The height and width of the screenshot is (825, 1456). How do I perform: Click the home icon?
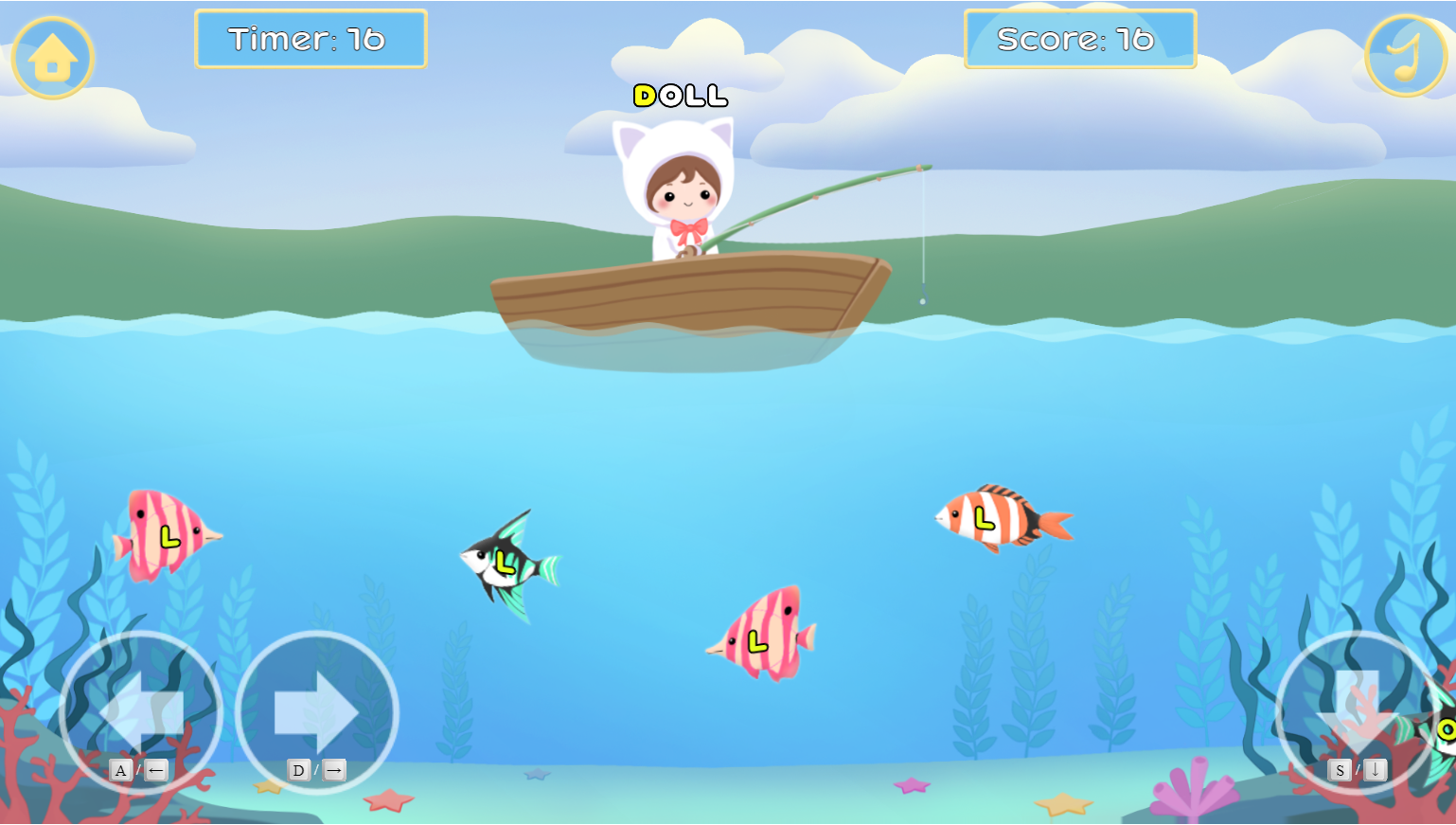coord(53,57)
